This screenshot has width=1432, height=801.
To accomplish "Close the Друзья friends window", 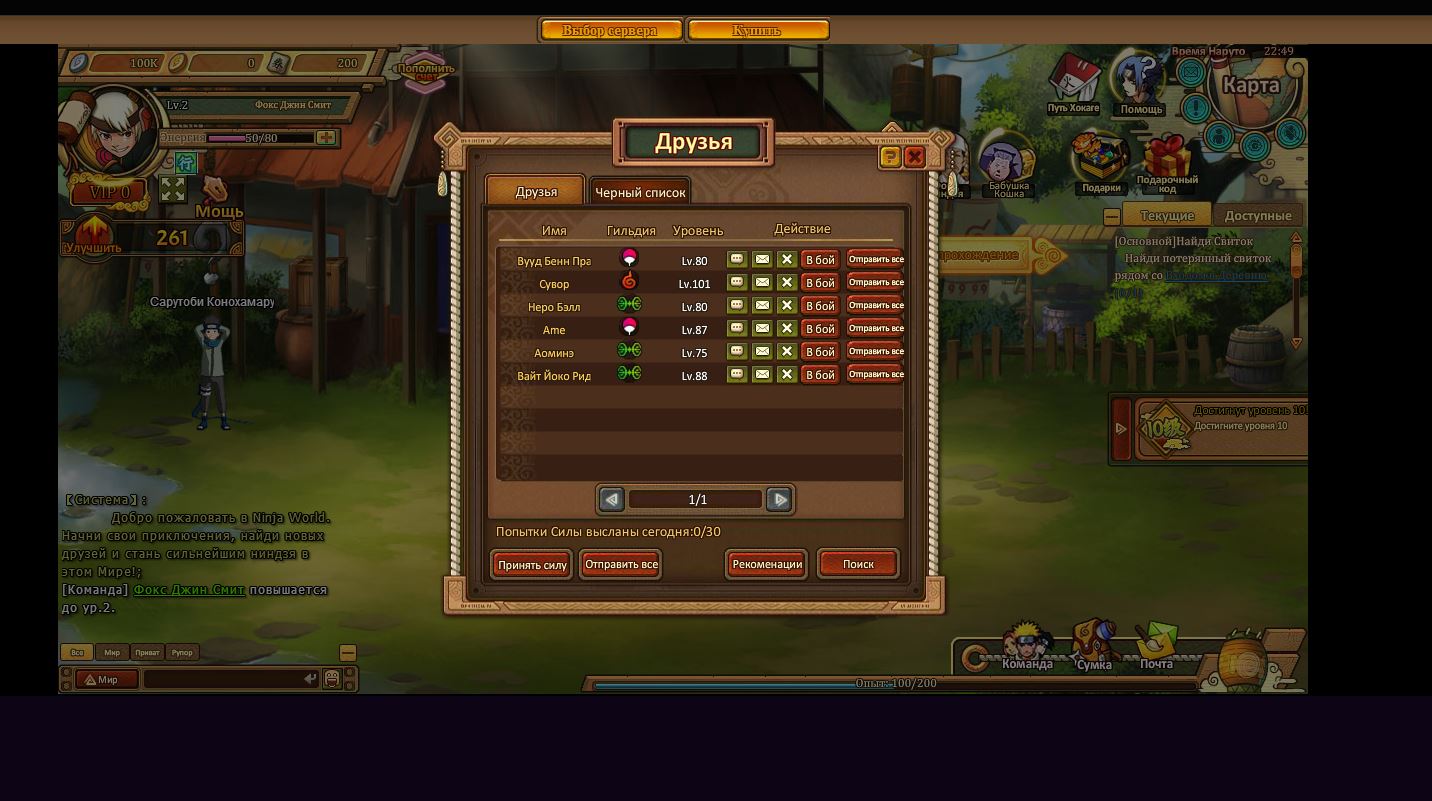I will click(914, 157).
